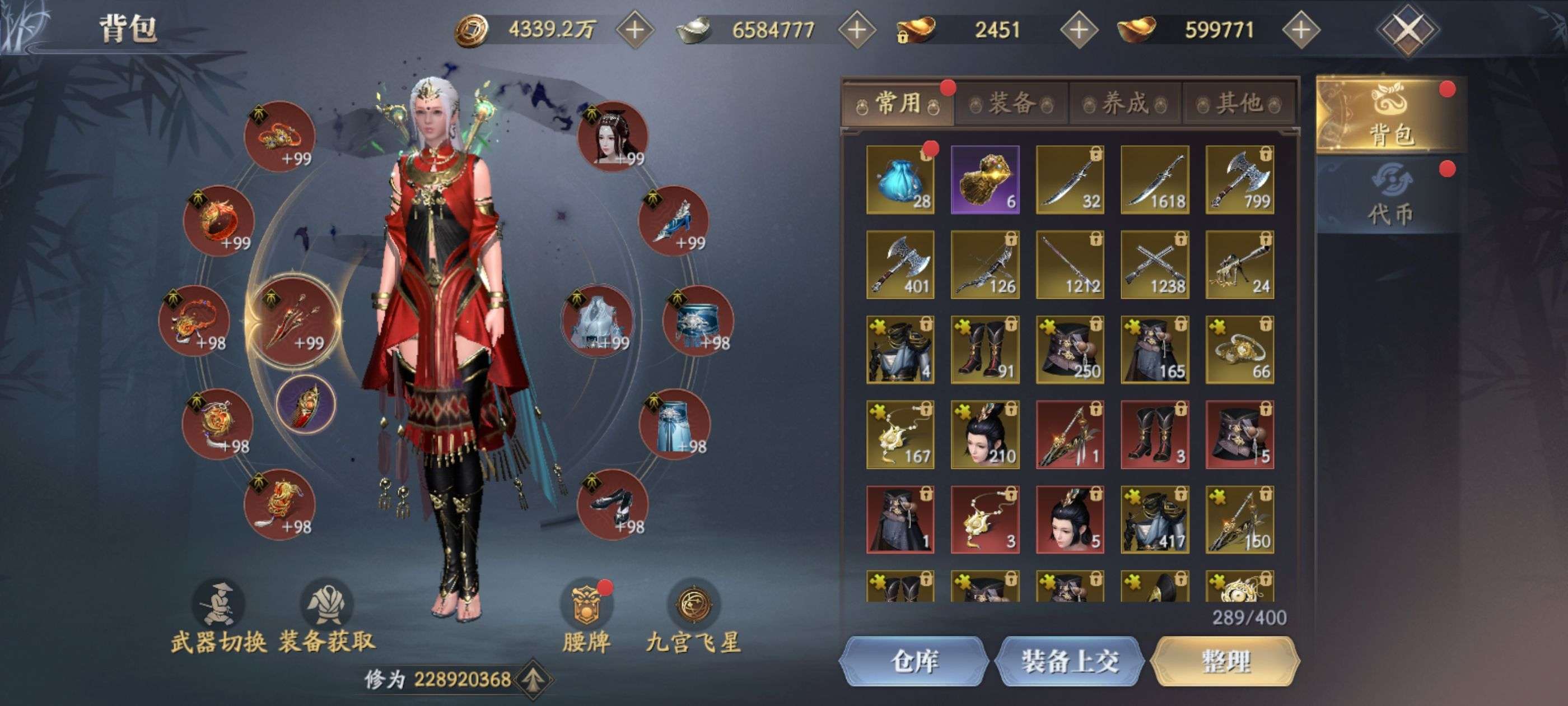The image size is (1568, 706).
Task: Open the 武器切换 weapon switch
Action: [x=218, y=616]
